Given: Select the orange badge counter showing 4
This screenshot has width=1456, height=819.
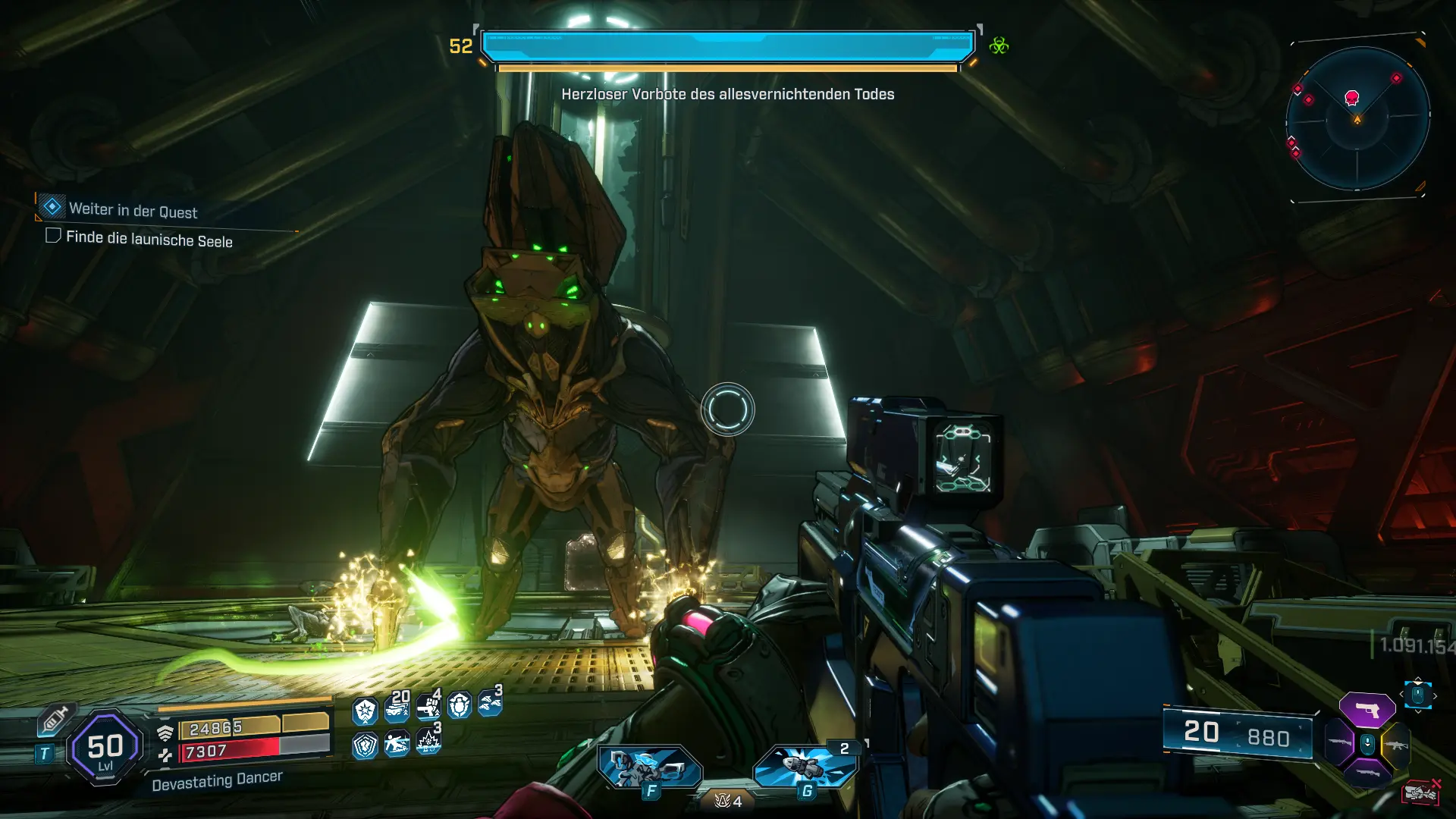Looking at the screenshot, I should (728, 801).
